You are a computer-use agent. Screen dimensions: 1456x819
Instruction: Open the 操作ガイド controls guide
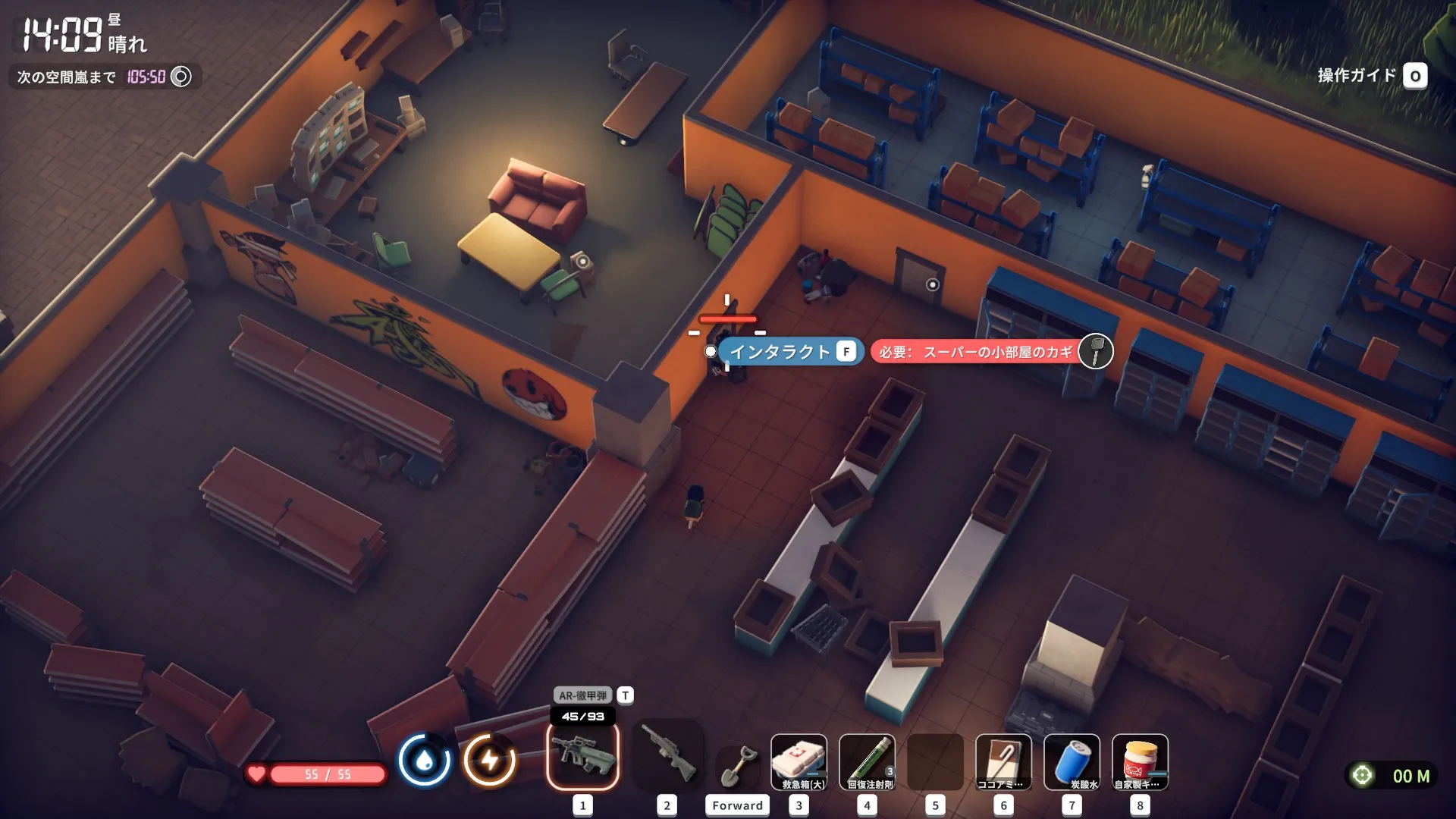[1371, 76]
